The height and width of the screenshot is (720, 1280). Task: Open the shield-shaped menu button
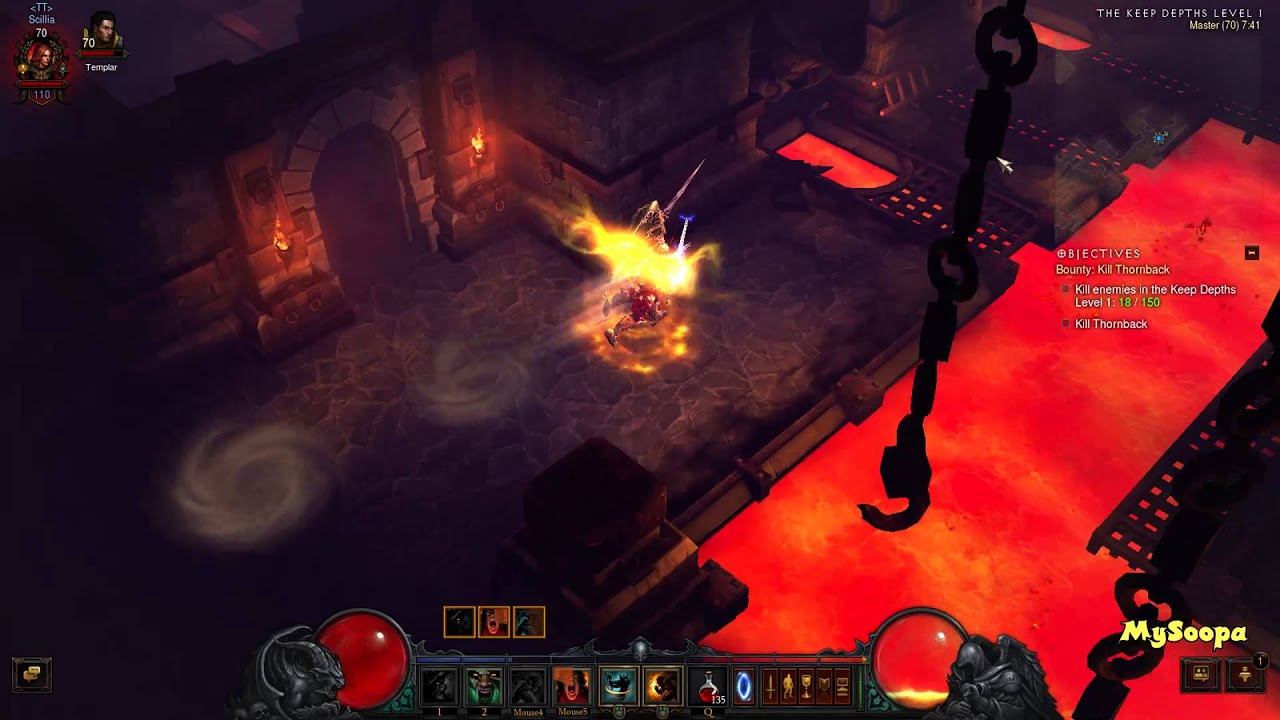[x=824, y=687]
